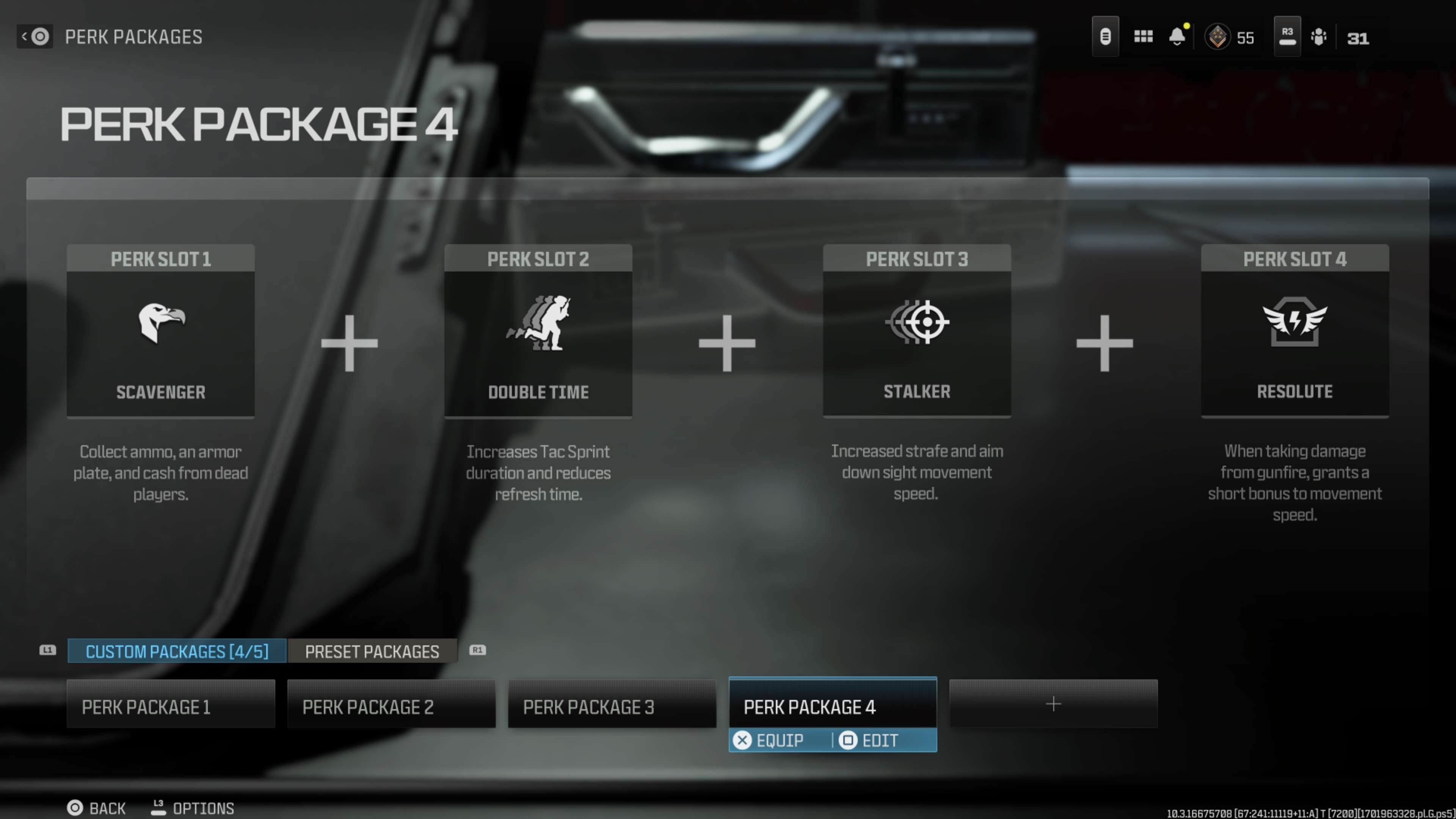Select Perk Package 2
Image resolution: width=1456 pixels, height=819 pixels.
(x=391, y=705)
